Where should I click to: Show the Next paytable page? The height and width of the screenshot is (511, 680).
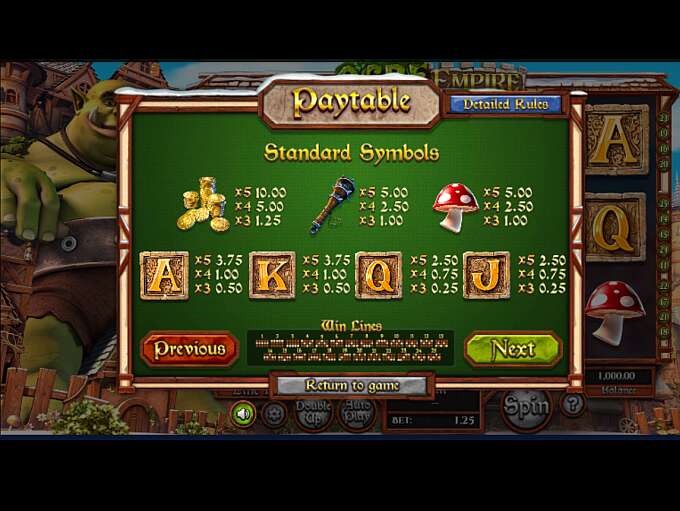[x=513, y=349]
